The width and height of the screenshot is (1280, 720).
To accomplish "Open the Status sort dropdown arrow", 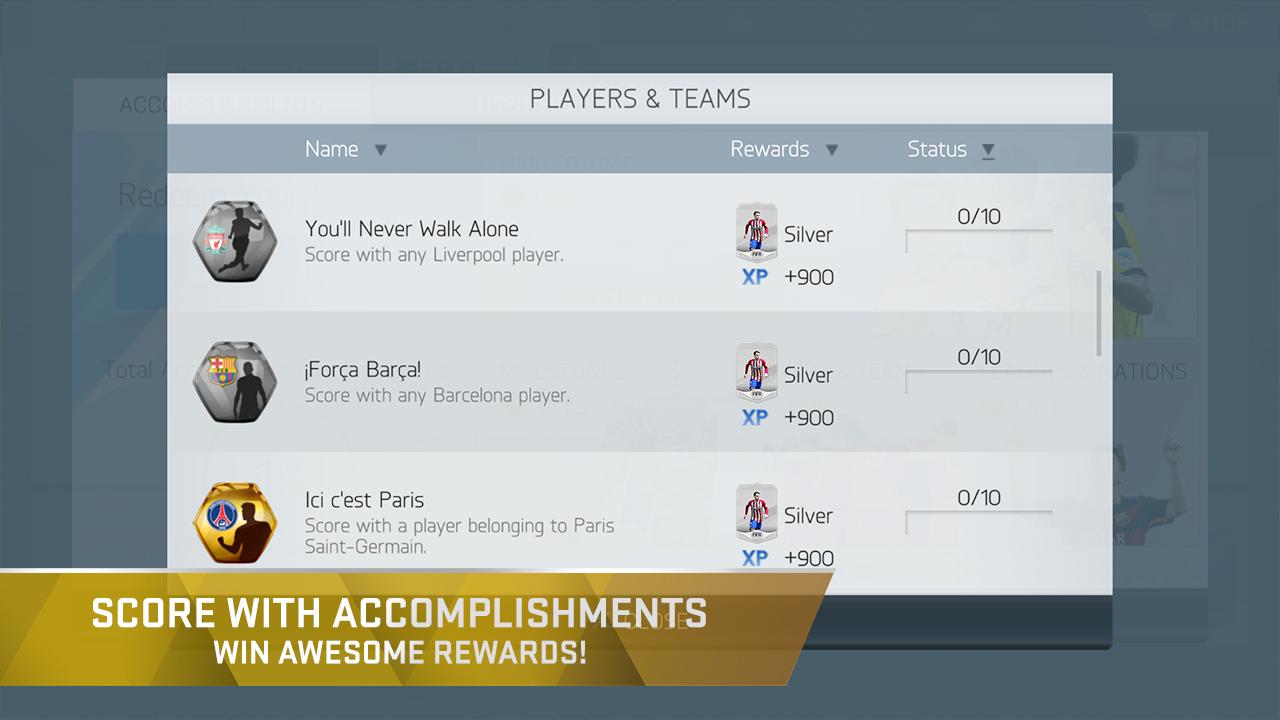I will click(x=987, y=149).
